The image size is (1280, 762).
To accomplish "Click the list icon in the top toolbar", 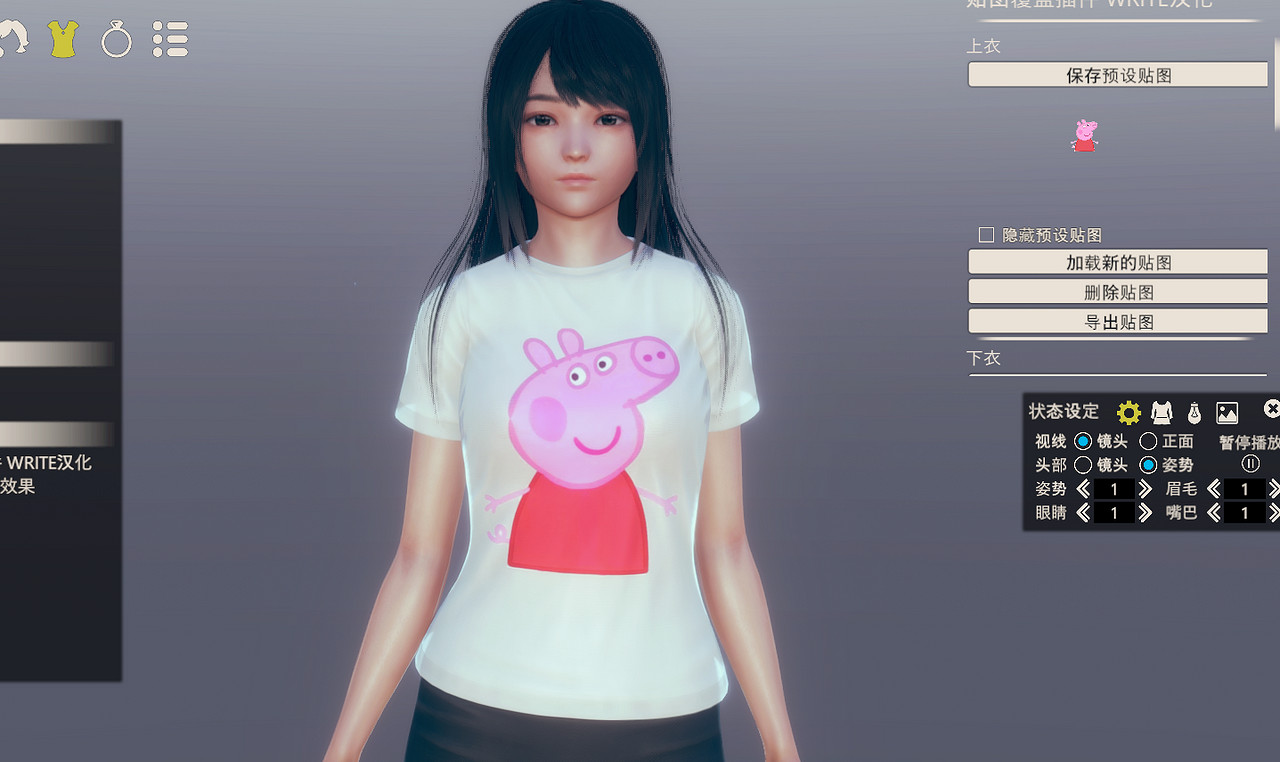I will click(170, 39).
